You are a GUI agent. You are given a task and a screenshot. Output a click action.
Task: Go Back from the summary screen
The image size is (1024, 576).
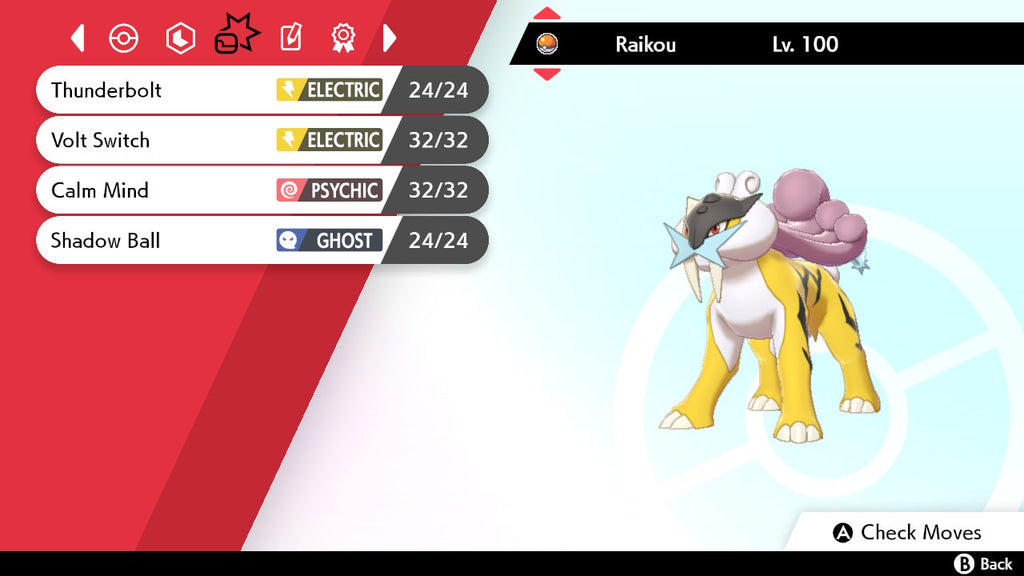tap(984, 564)
